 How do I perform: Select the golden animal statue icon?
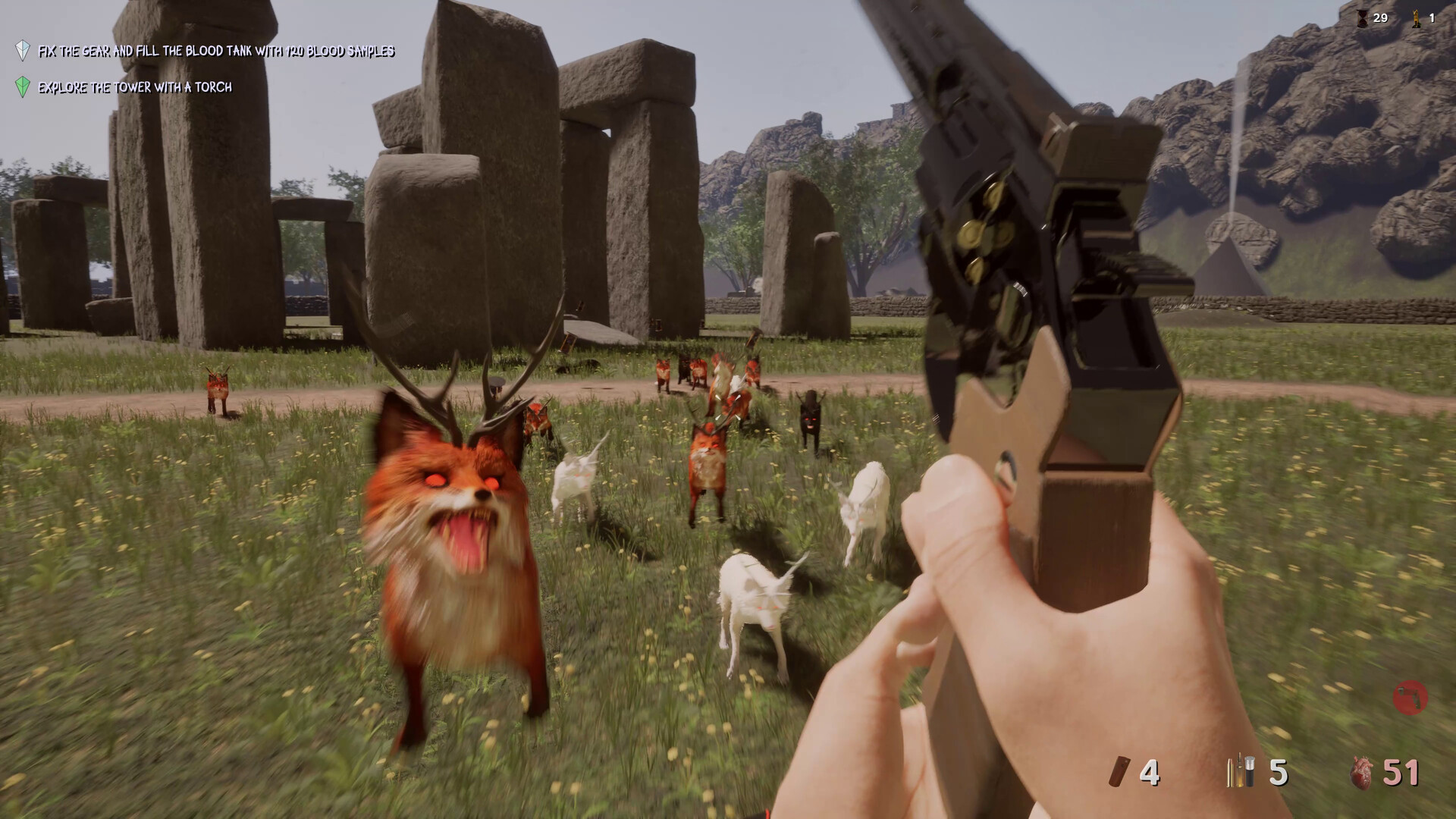[1416, 18]
